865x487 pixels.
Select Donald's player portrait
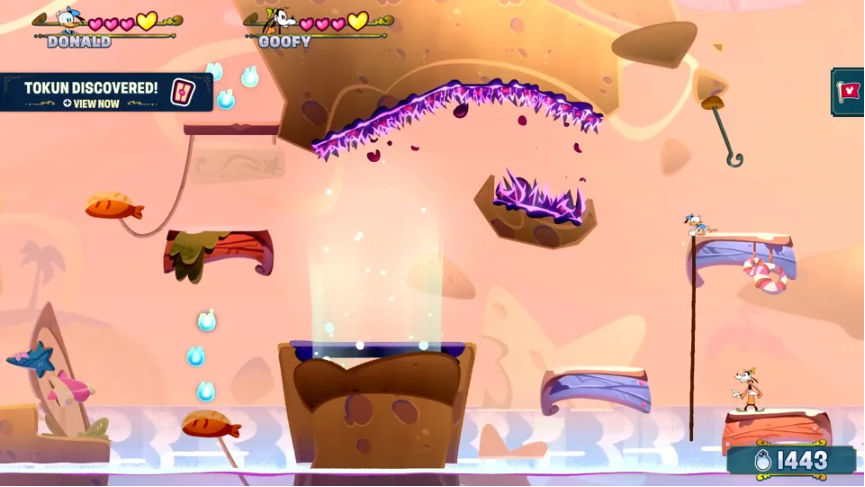click(x=70, y=18)
